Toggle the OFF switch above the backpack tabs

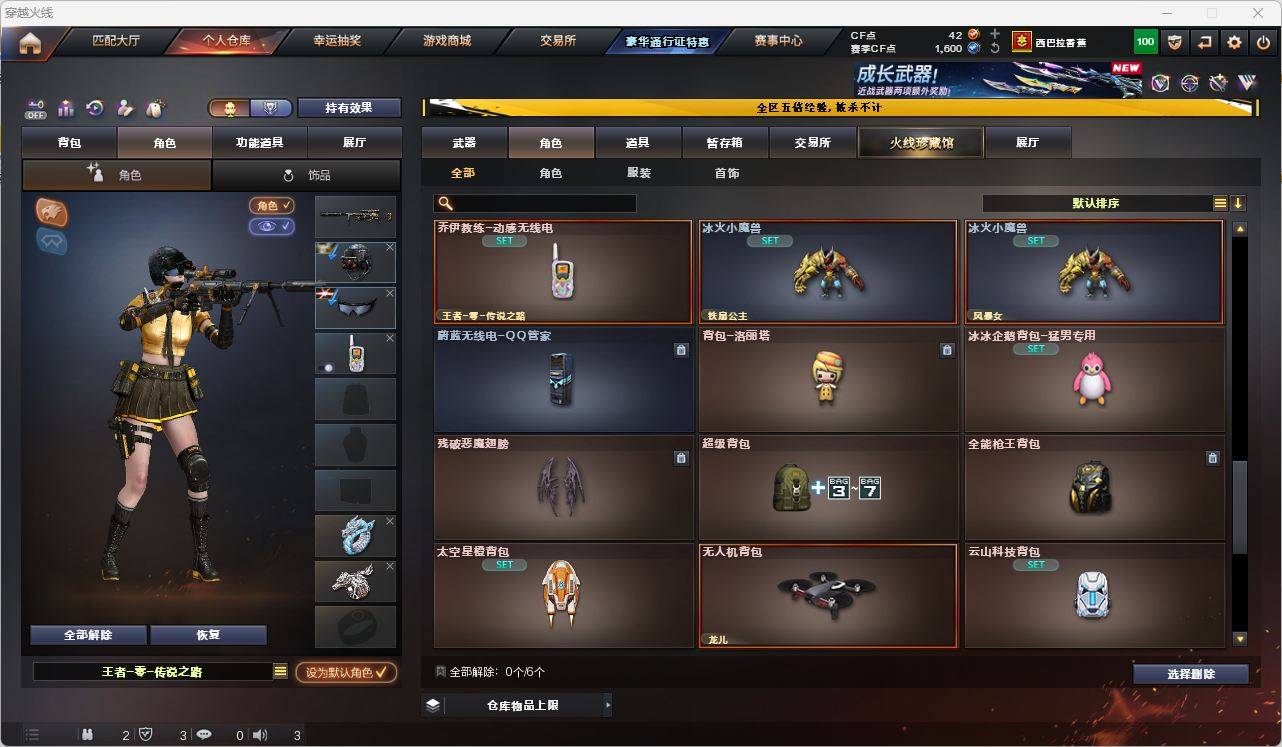(35, 108)
